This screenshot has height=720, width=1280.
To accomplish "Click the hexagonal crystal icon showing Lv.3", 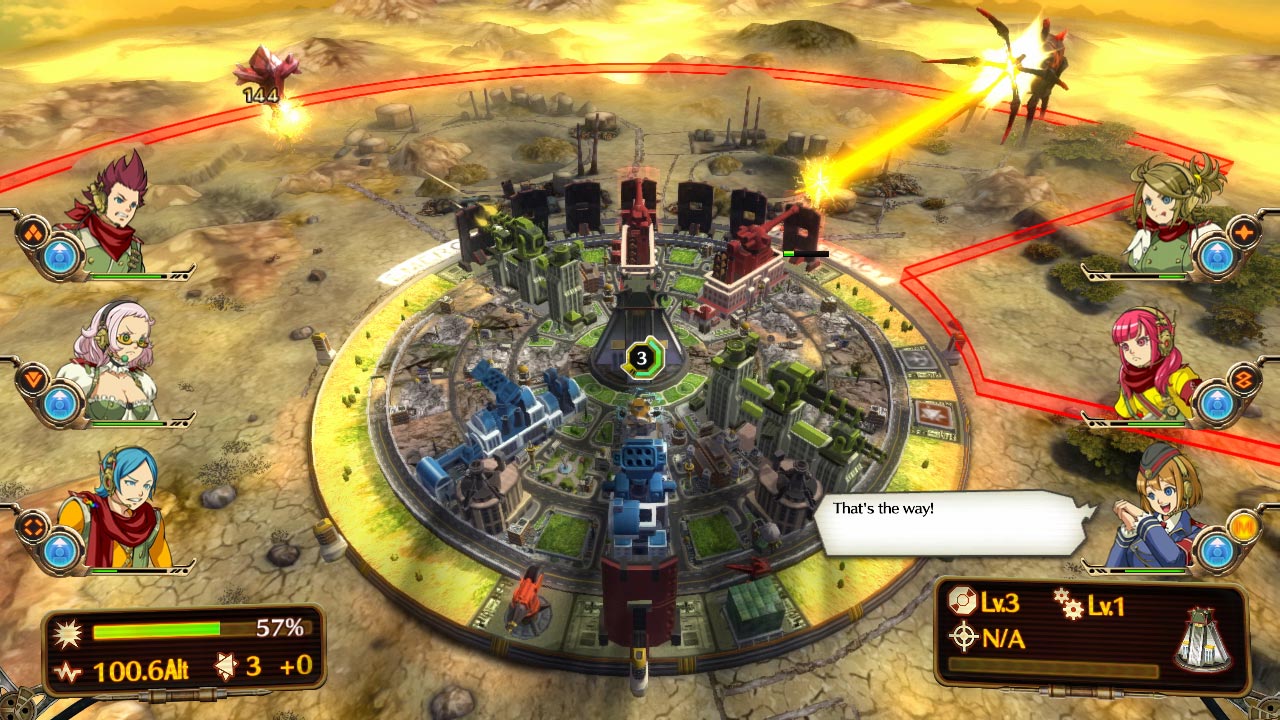I will [x=963, y=599].
